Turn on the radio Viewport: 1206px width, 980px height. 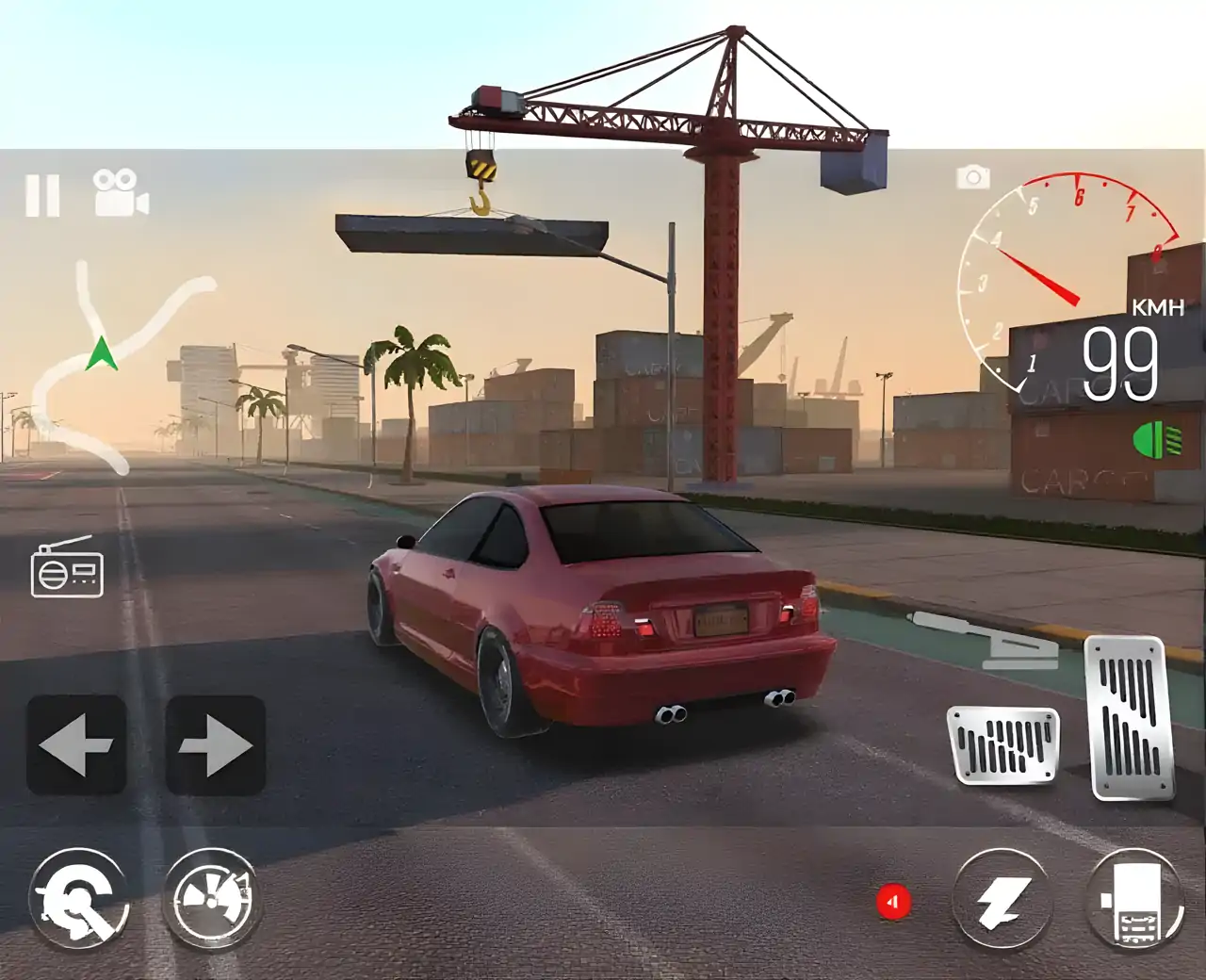pyautogui.click(x=67, y=567)
